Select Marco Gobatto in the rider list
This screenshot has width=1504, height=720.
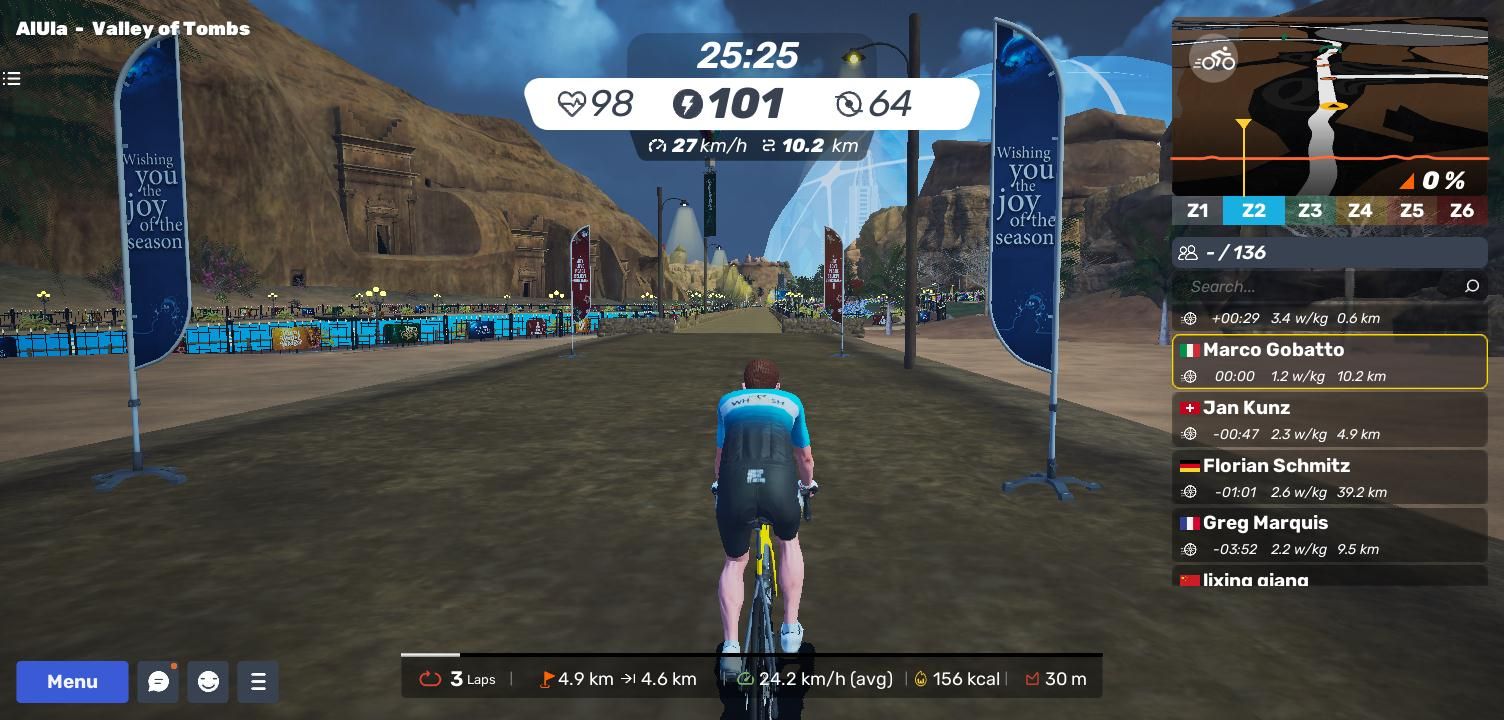point(1329,361)
